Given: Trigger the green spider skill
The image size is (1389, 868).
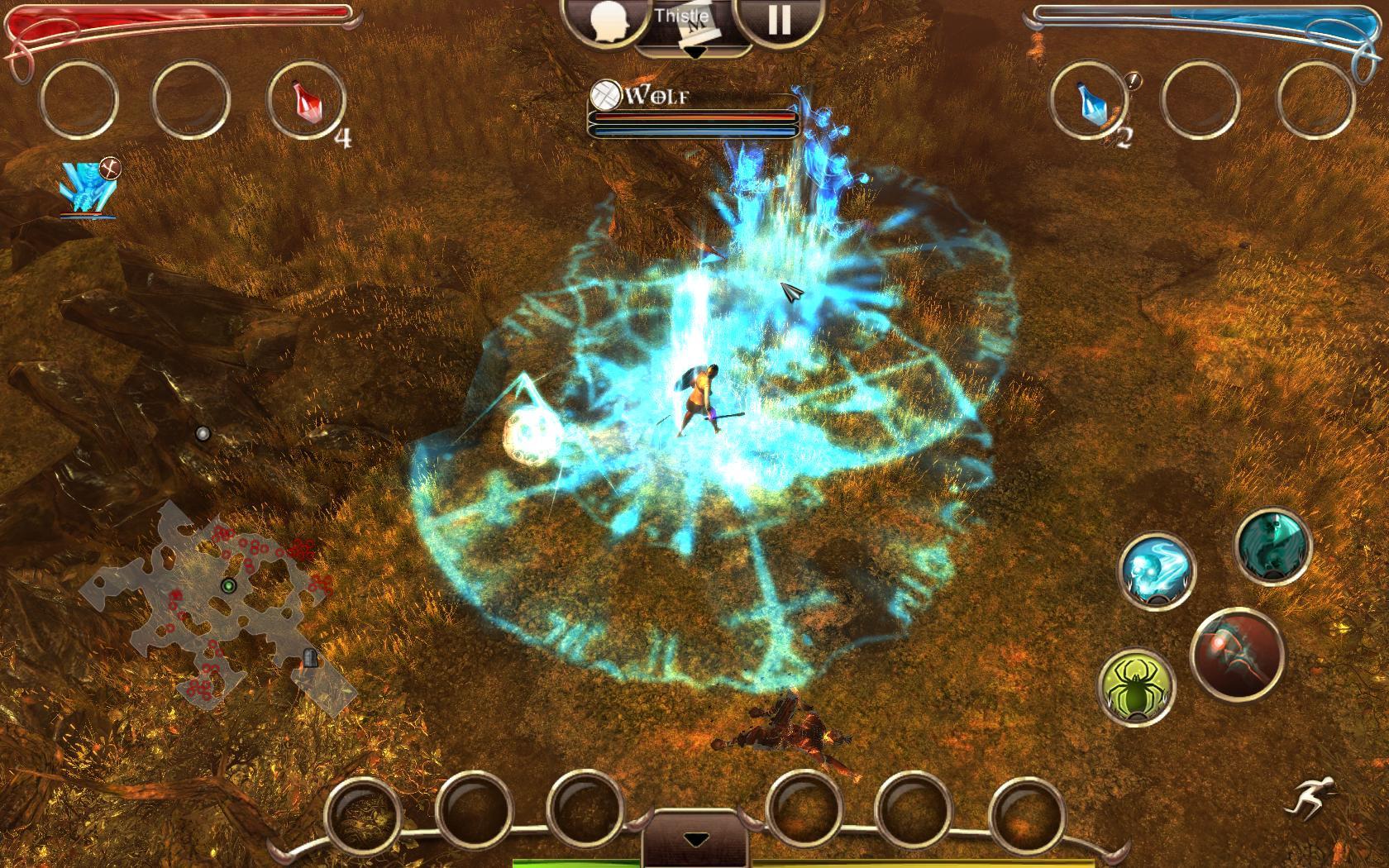Looking at the screenshot, I should (x=1136, y=687).
